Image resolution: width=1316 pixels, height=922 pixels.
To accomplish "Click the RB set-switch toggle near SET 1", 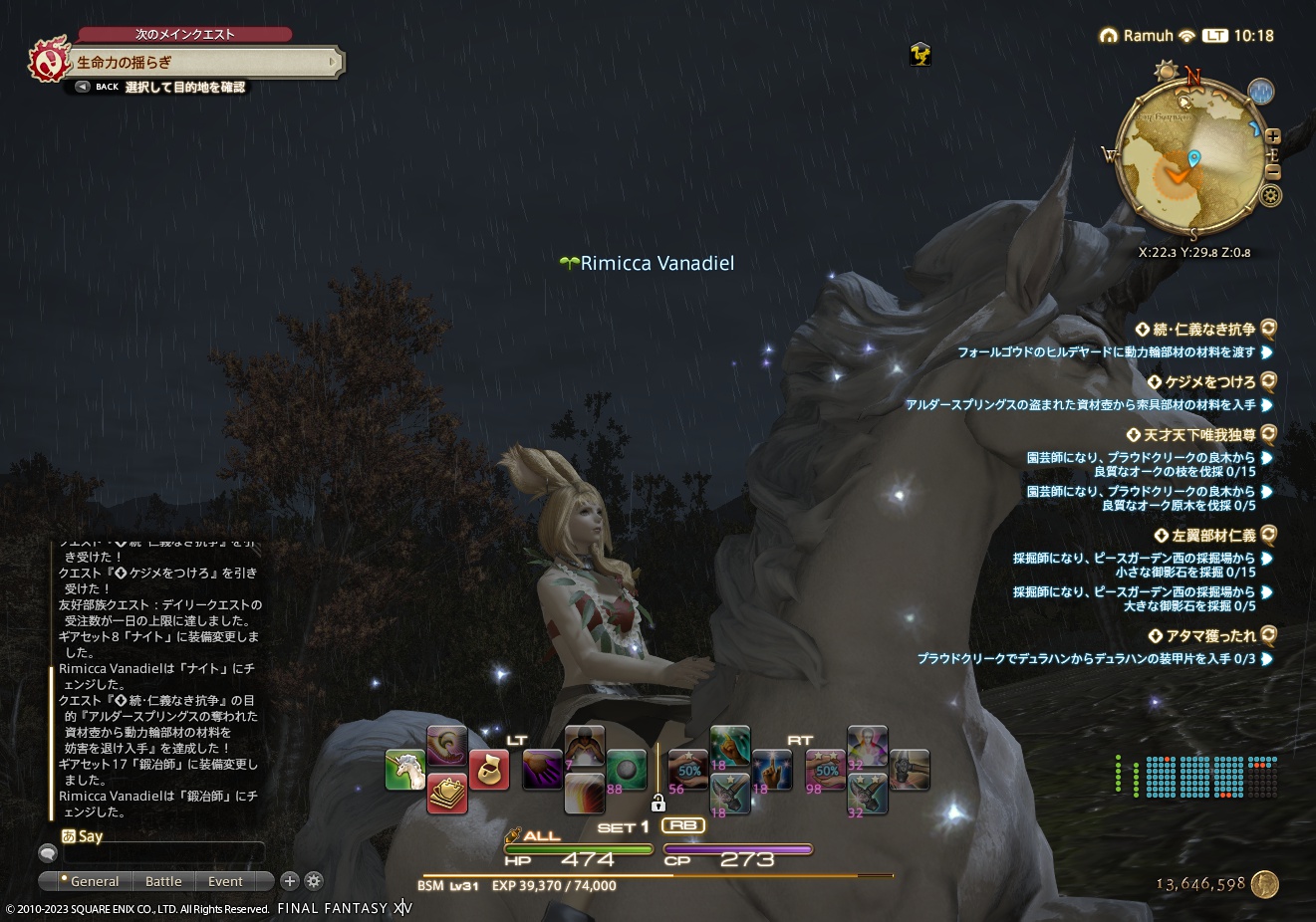I will point(684,825).
